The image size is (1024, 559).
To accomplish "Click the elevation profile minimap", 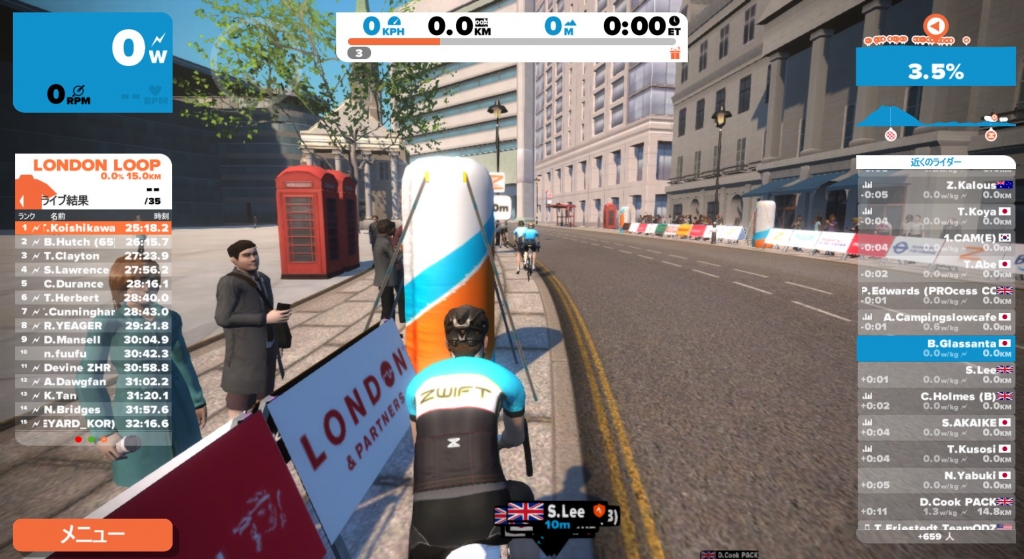I will pyautogui.click(x=935, y=118).
